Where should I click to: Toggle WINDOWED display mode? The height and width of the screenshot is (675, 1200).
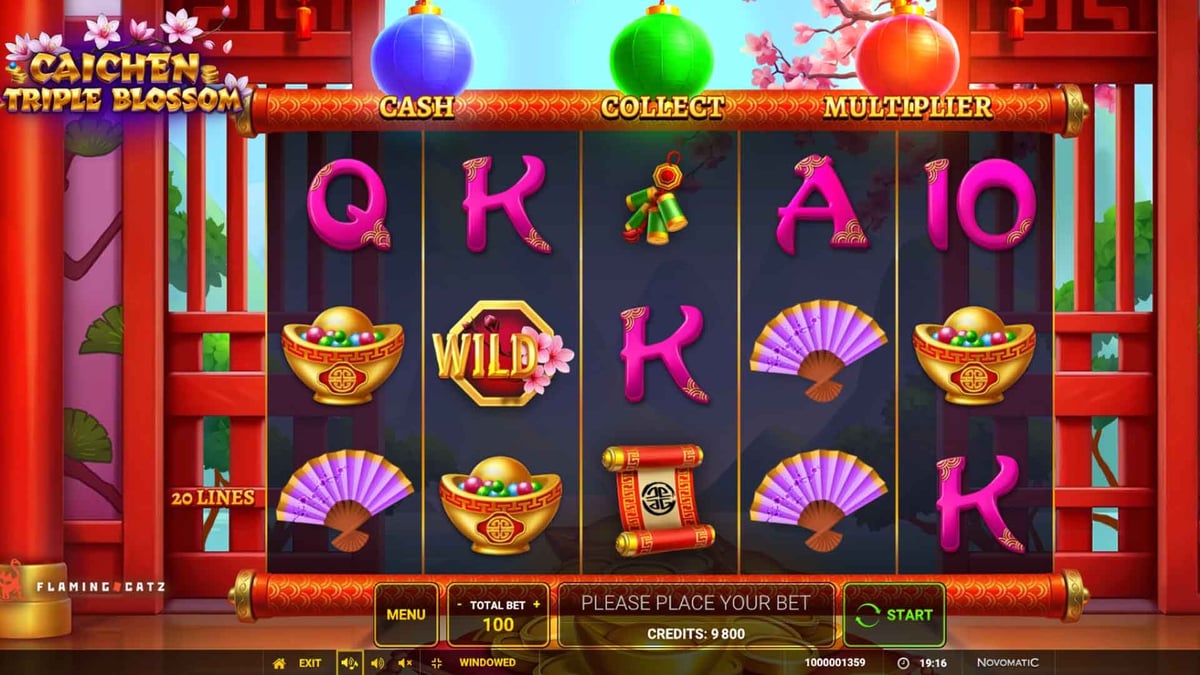point(486,662)
